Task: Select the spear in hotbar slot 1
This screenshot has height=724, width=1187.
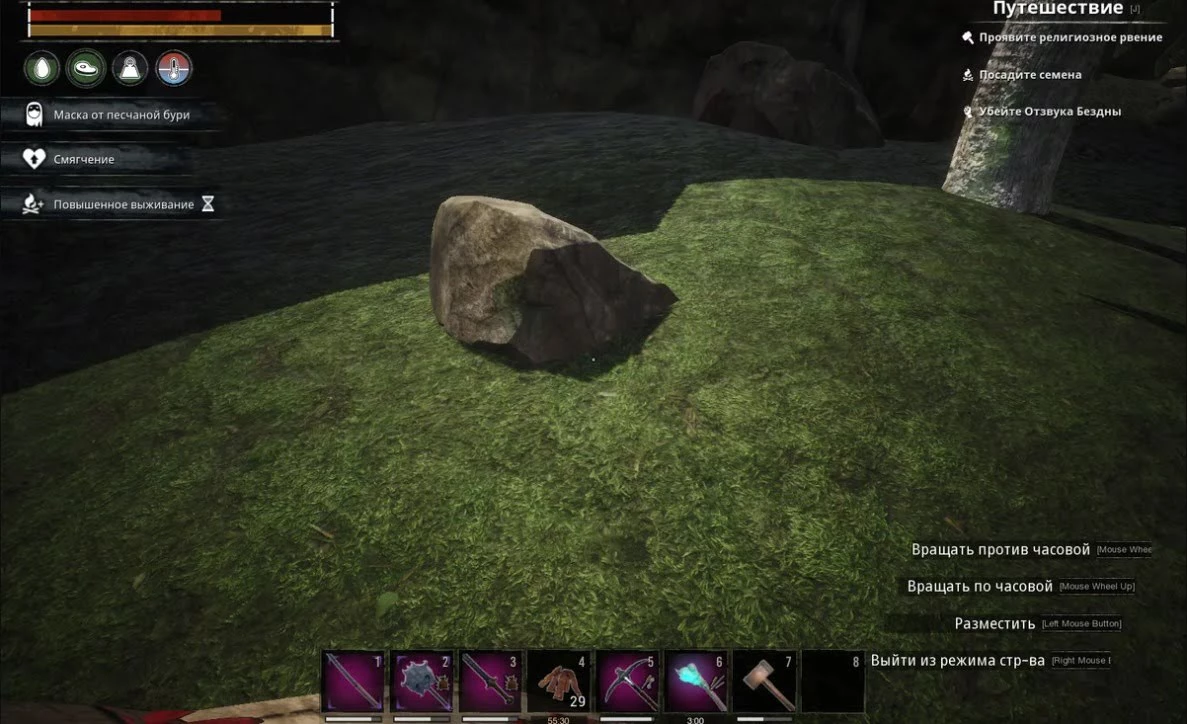Action: 353,681
